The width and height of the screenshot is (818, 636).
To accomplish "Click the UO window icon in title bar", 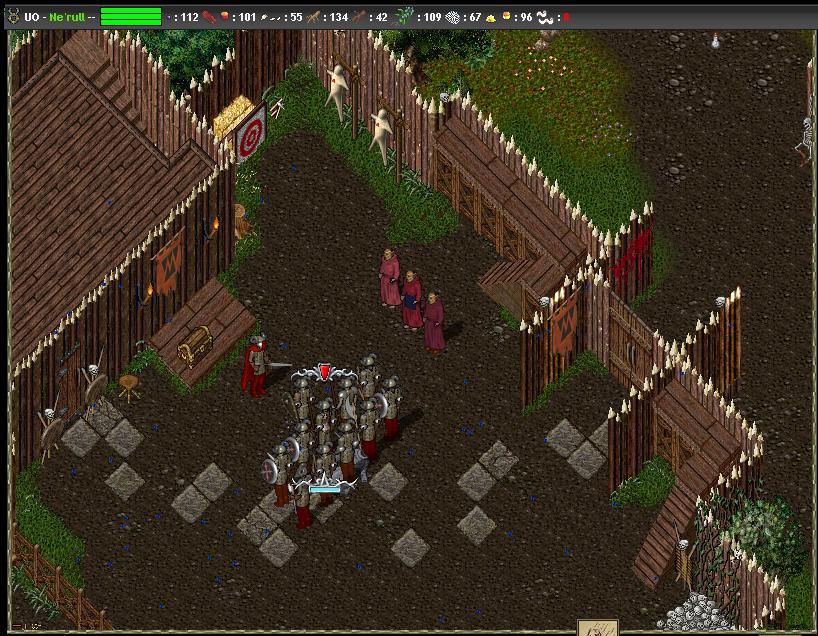I will [x=13, y=16].
